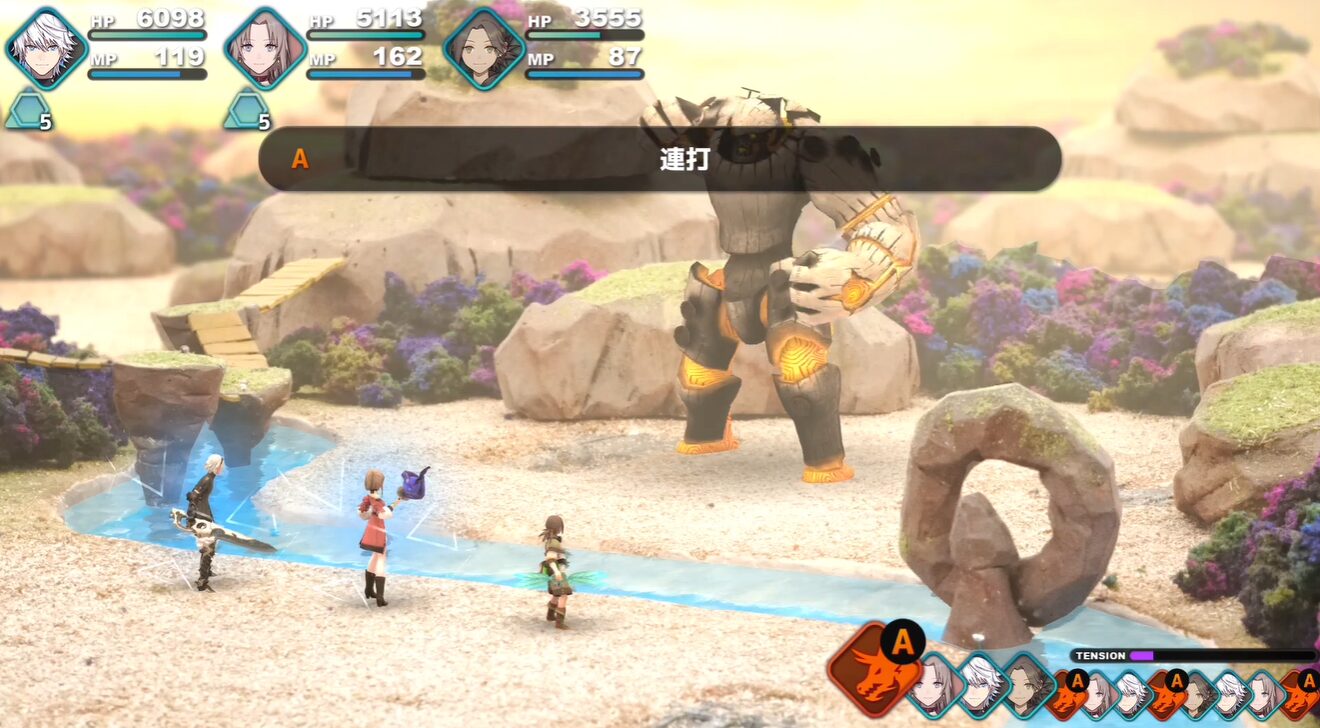Inspect the buff icon under the long-haired woman

[245, 110]
